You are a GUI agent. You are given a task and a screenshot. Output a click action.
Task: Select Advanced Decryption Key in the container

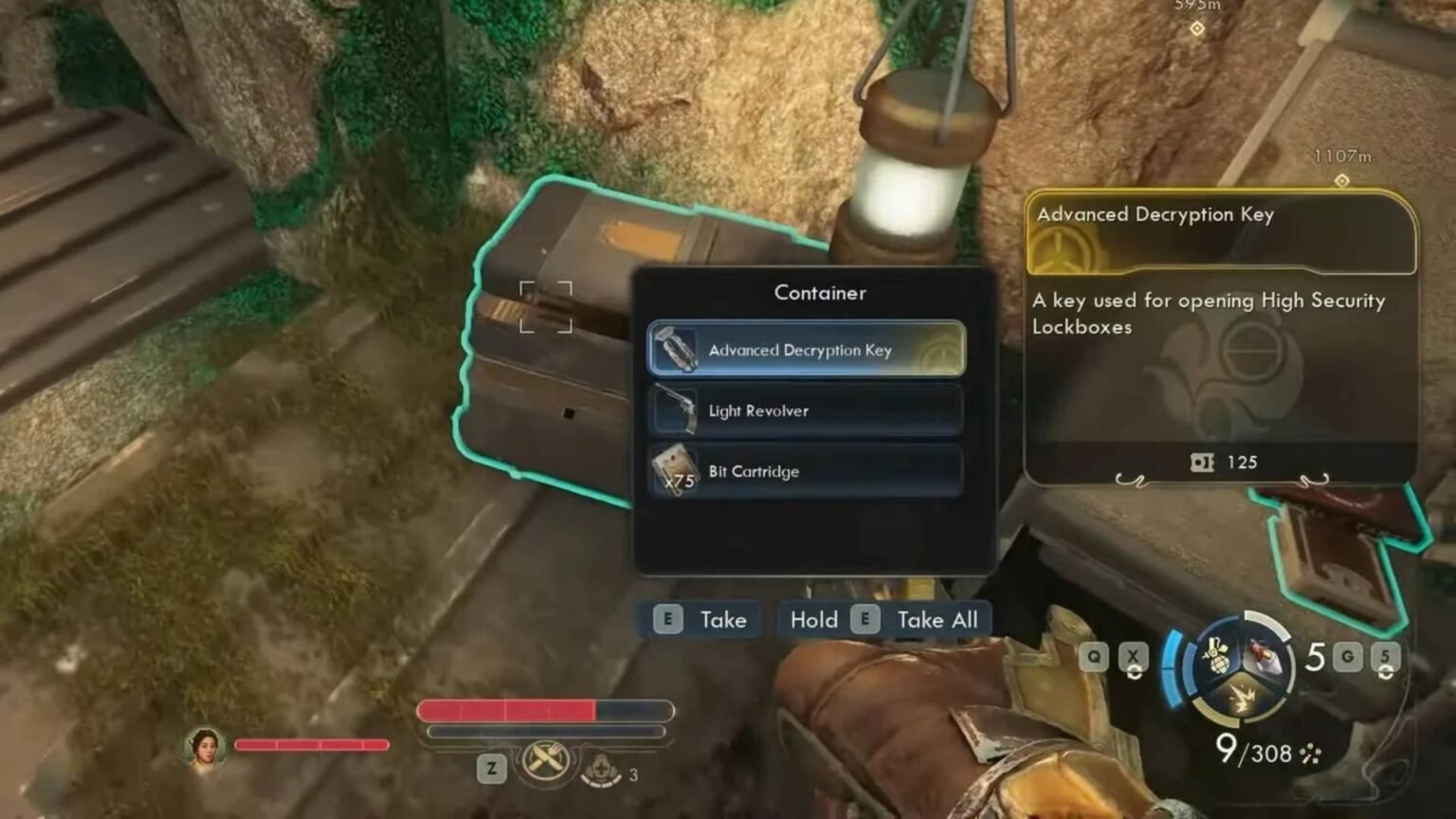(x=806, y=350)
